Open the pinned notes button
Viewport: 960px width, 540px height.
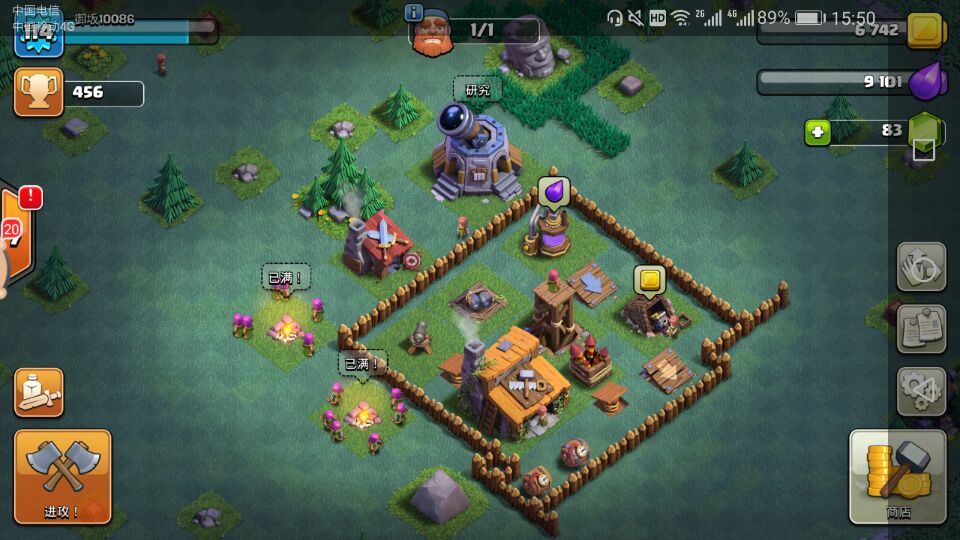click(920, 328)
